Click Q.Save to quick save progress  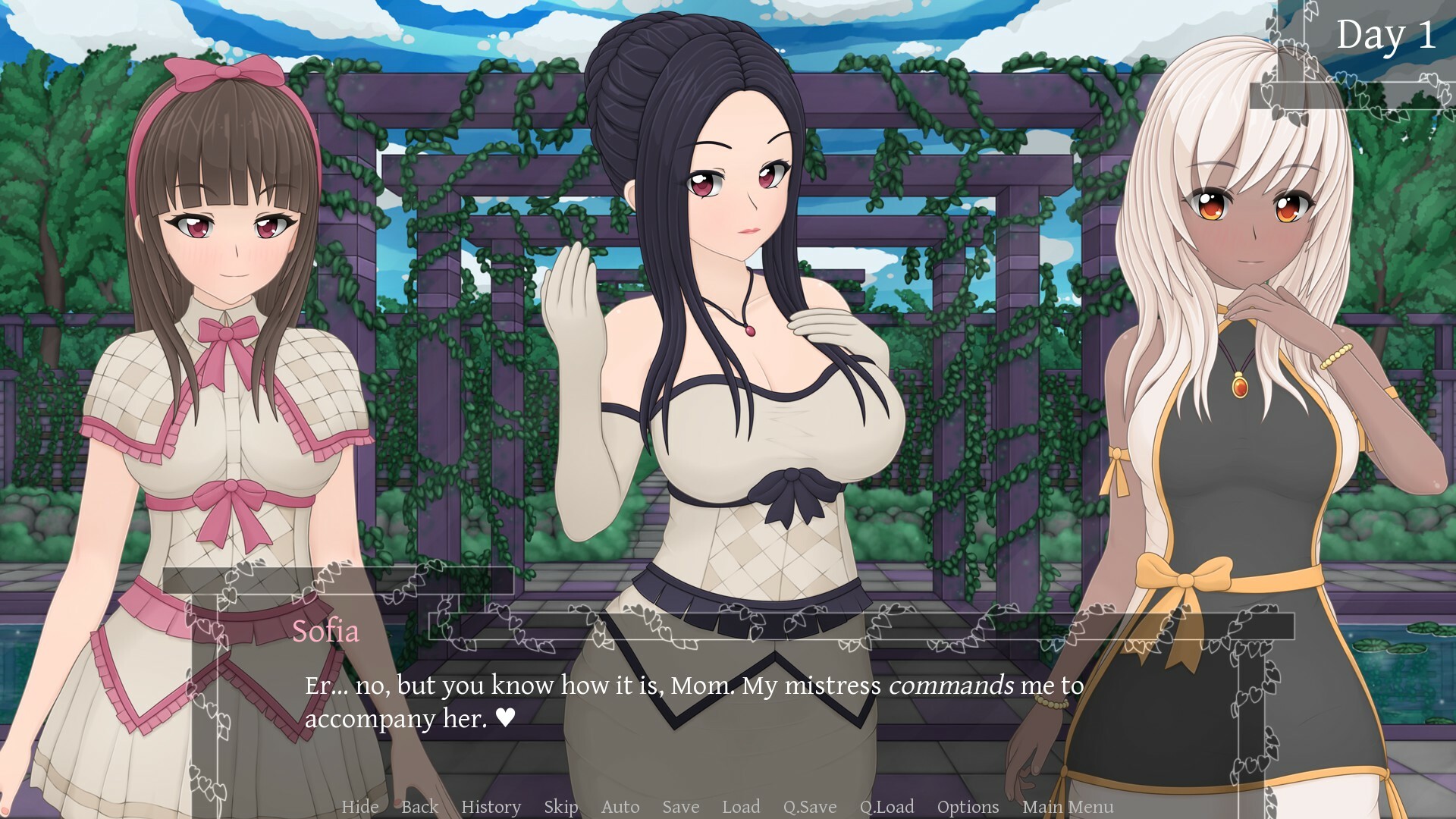point(811,807)
